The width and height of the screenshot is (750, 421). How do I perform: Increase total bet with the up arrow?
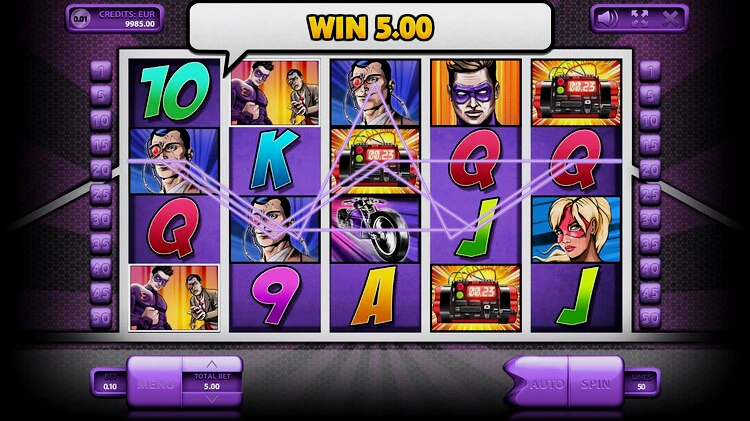tap(211, 364)
